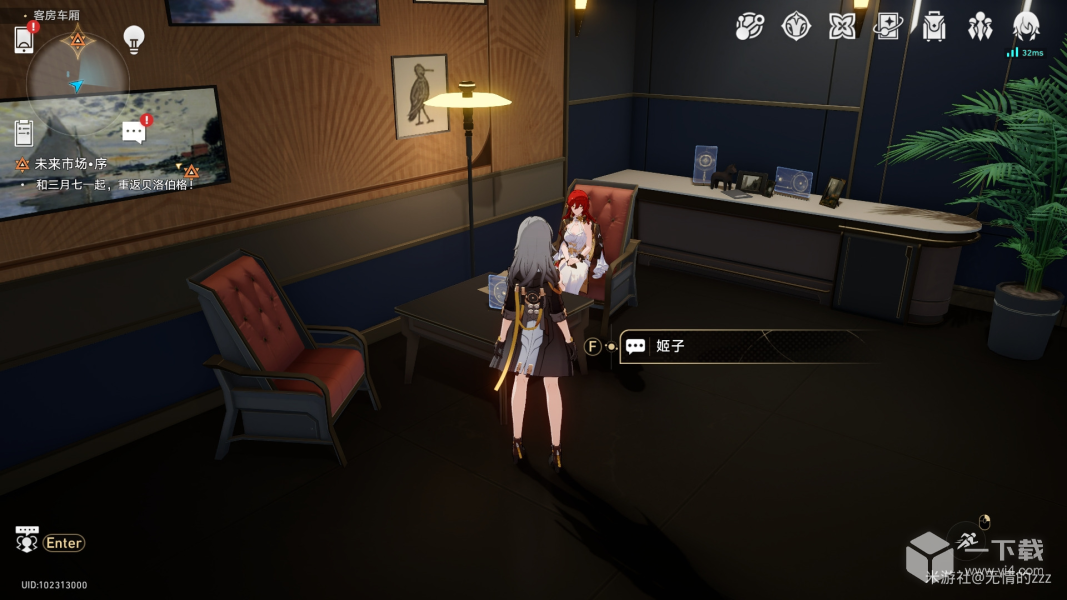The width and height of the screenshot is (1067, 600).
Task: Open the phone menu icon
Action: pos(24,39)
